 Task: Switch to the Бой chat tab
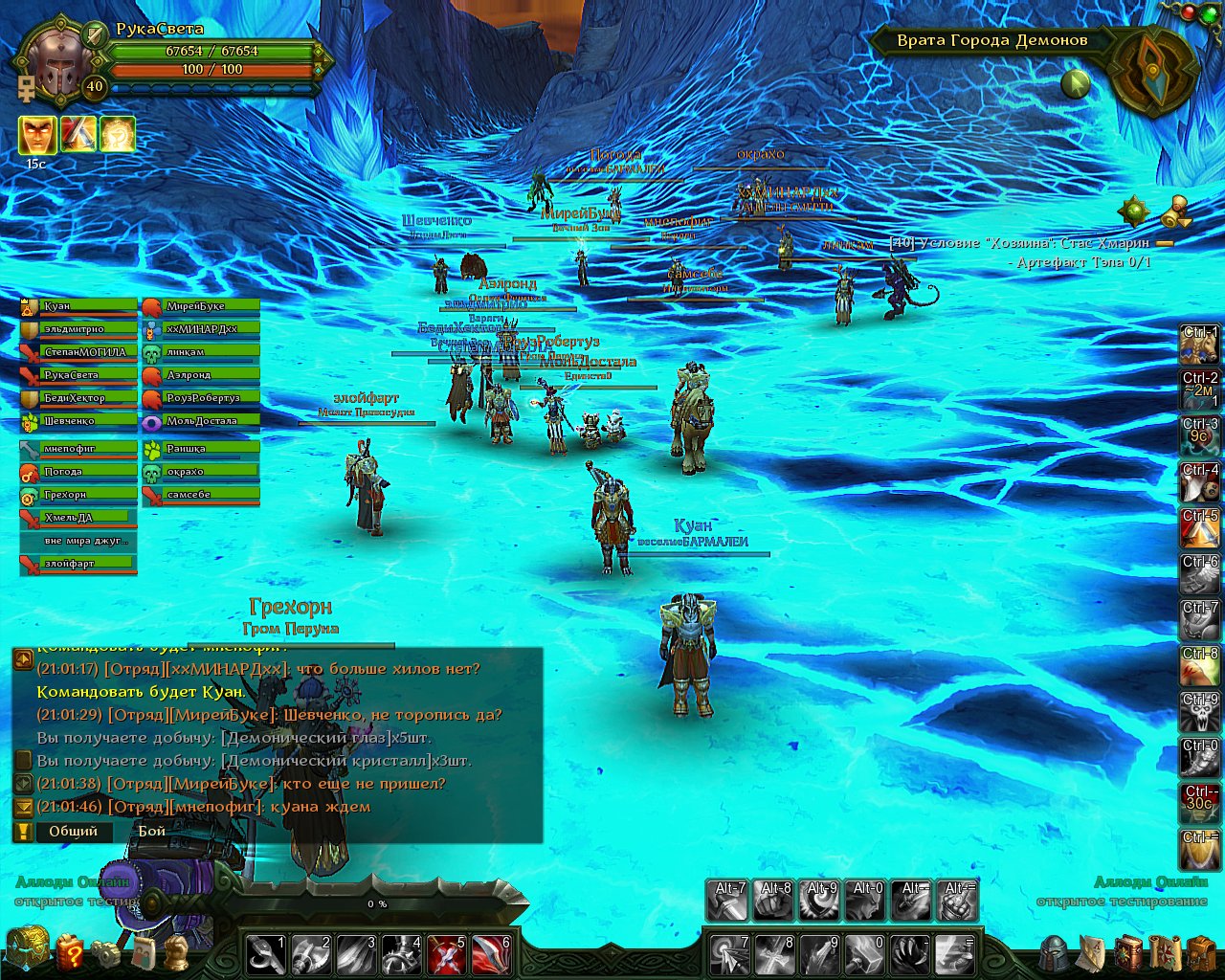coord(151,831)
